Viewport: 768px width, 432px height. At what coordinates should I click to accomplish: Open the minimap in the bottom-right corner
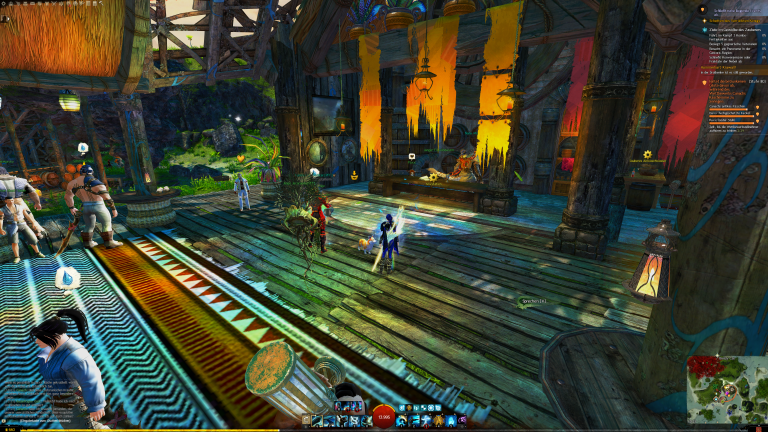pos(727,389)
